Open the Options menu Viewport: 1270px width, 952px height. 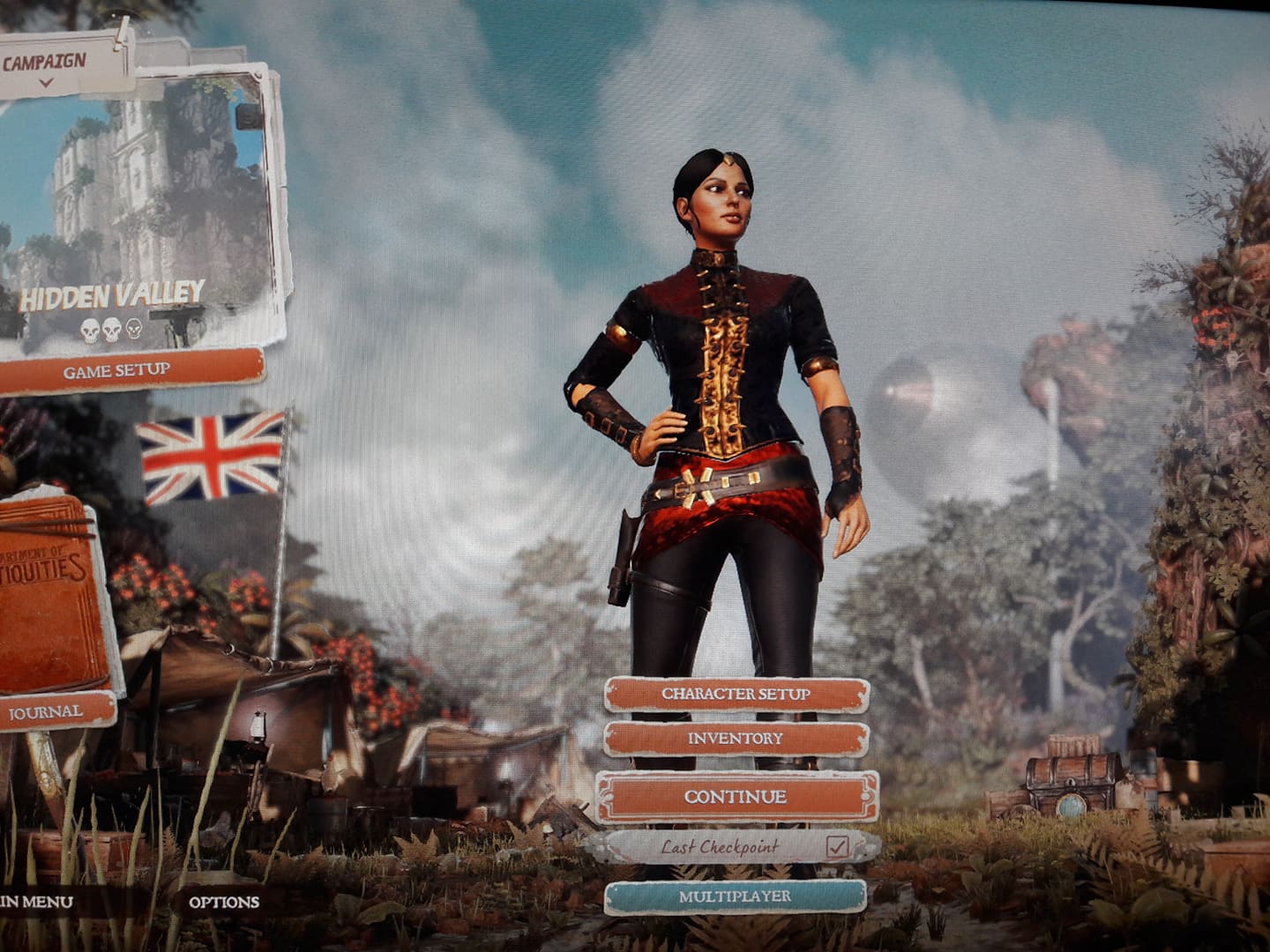(x=224, y=902)
